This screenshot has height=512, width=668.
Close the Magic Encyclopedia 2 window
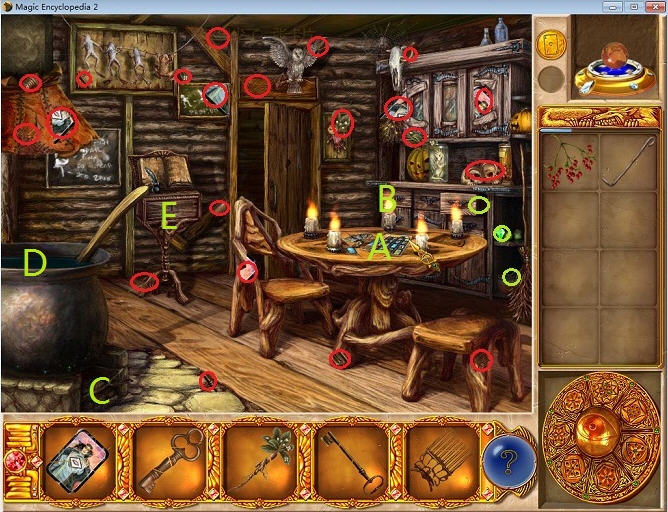point(654,7)
